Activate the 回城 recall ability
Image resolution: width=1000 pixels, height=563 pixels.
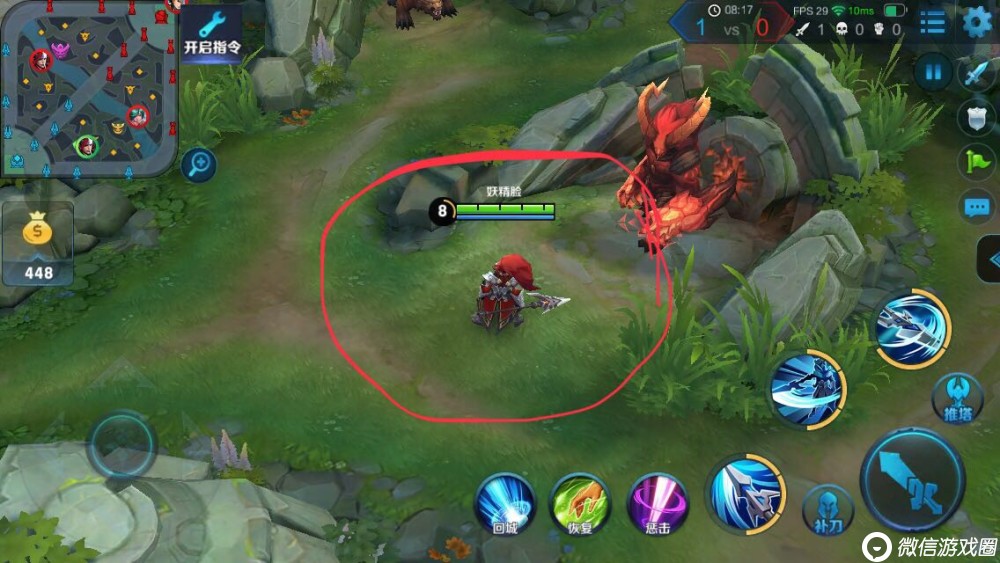[x=504, y=502]
